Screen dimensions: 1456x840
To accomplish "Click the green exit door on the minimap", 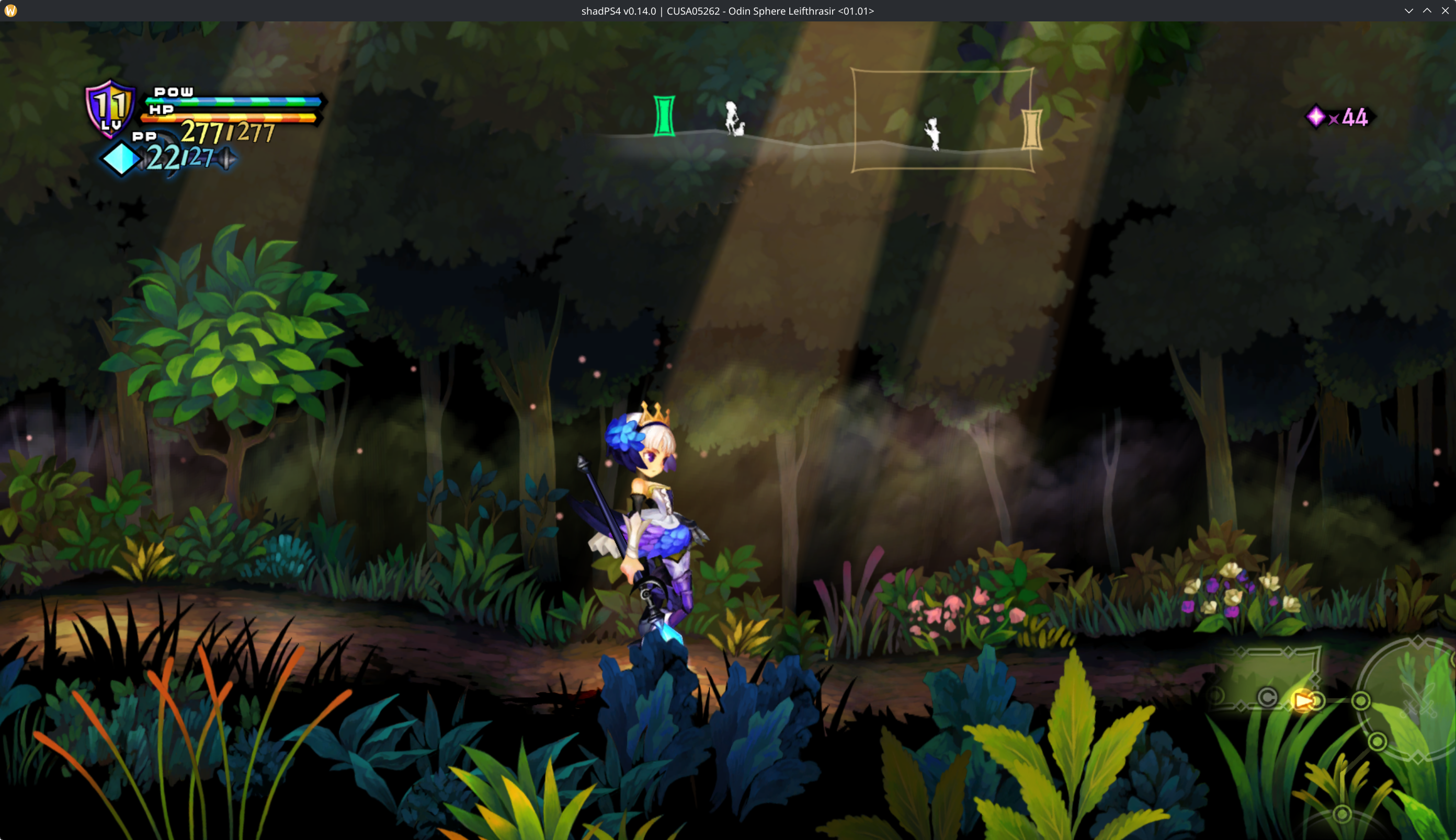I will [664, 116].
